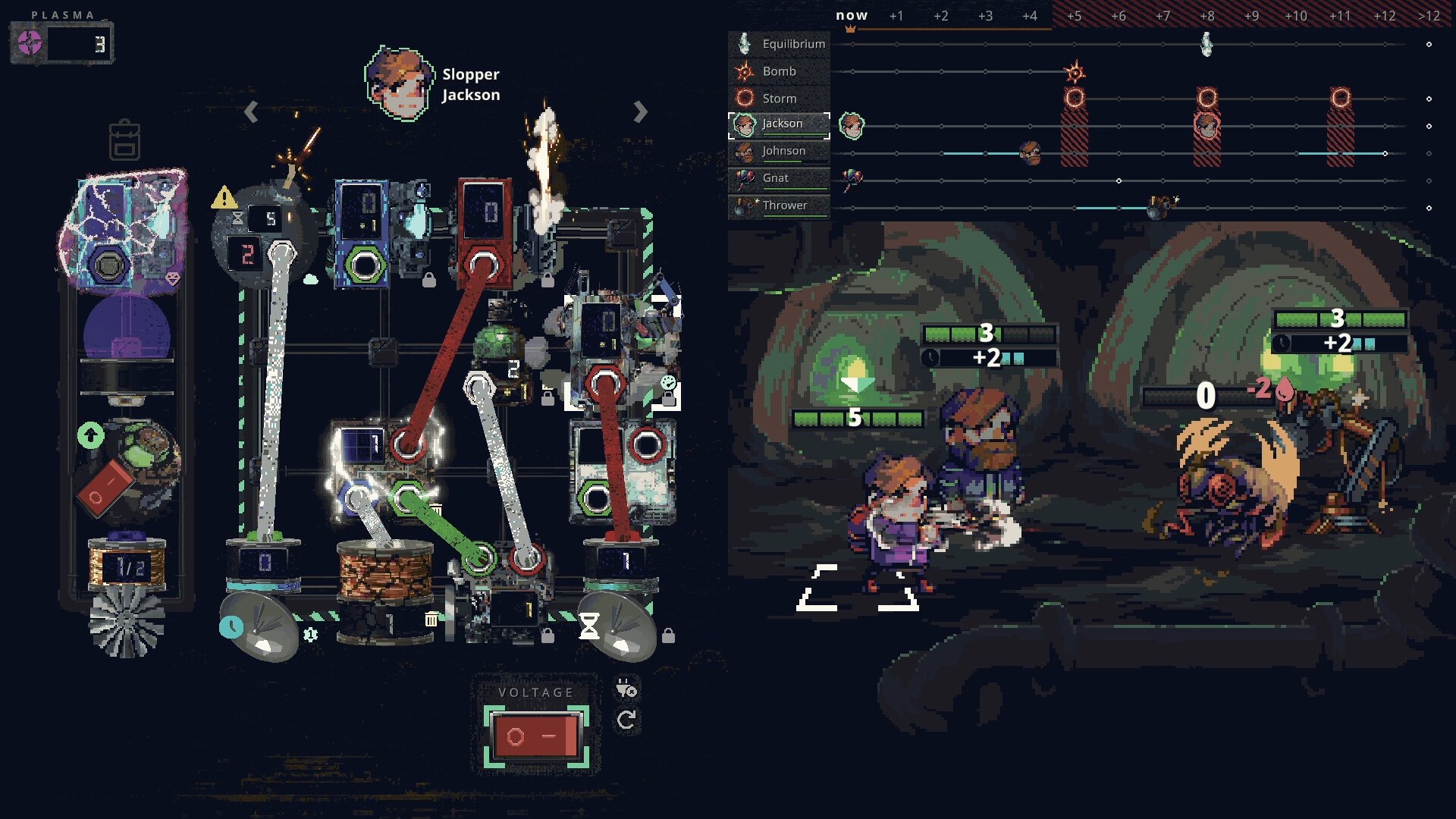This screenshot has height=819, width=1456.
Task: Select the Storm row in the timeline
Action: tap(780, 98)
